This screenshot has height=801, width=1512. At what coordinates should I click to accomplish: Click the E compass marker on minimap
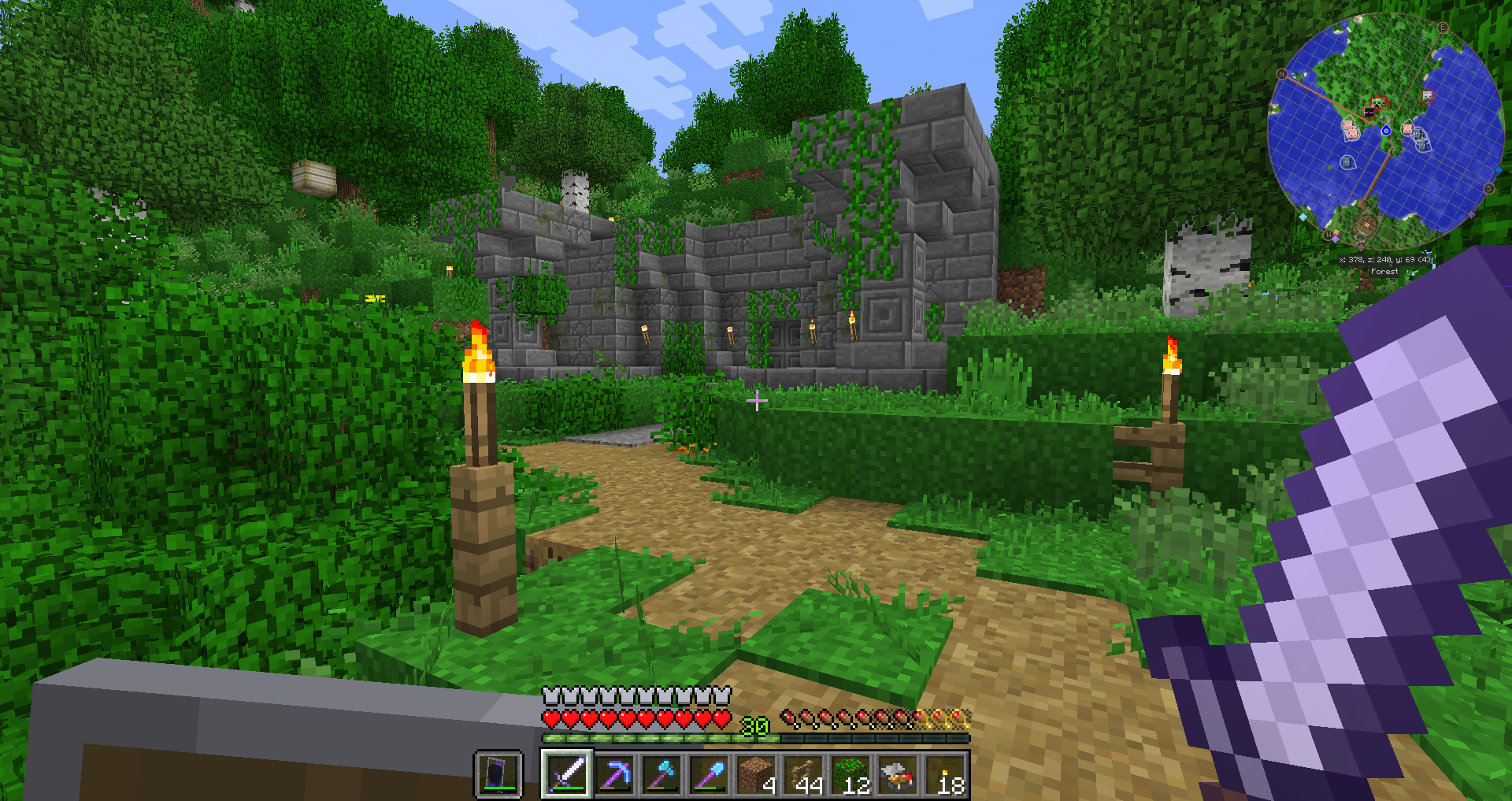pyautogui.click(x=1443, y=28)
